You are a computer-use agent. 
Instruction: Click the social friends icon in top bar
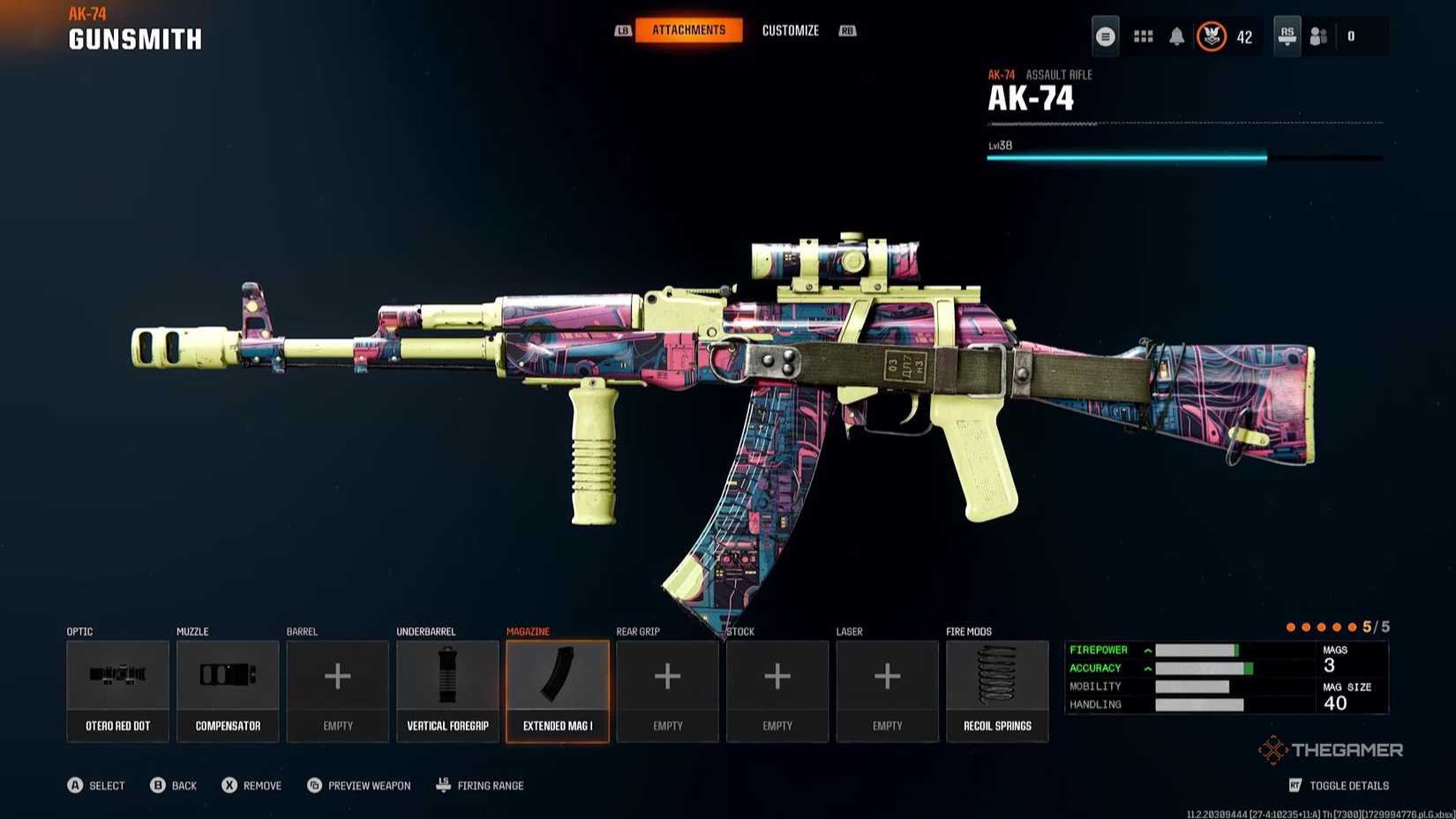1319,36
